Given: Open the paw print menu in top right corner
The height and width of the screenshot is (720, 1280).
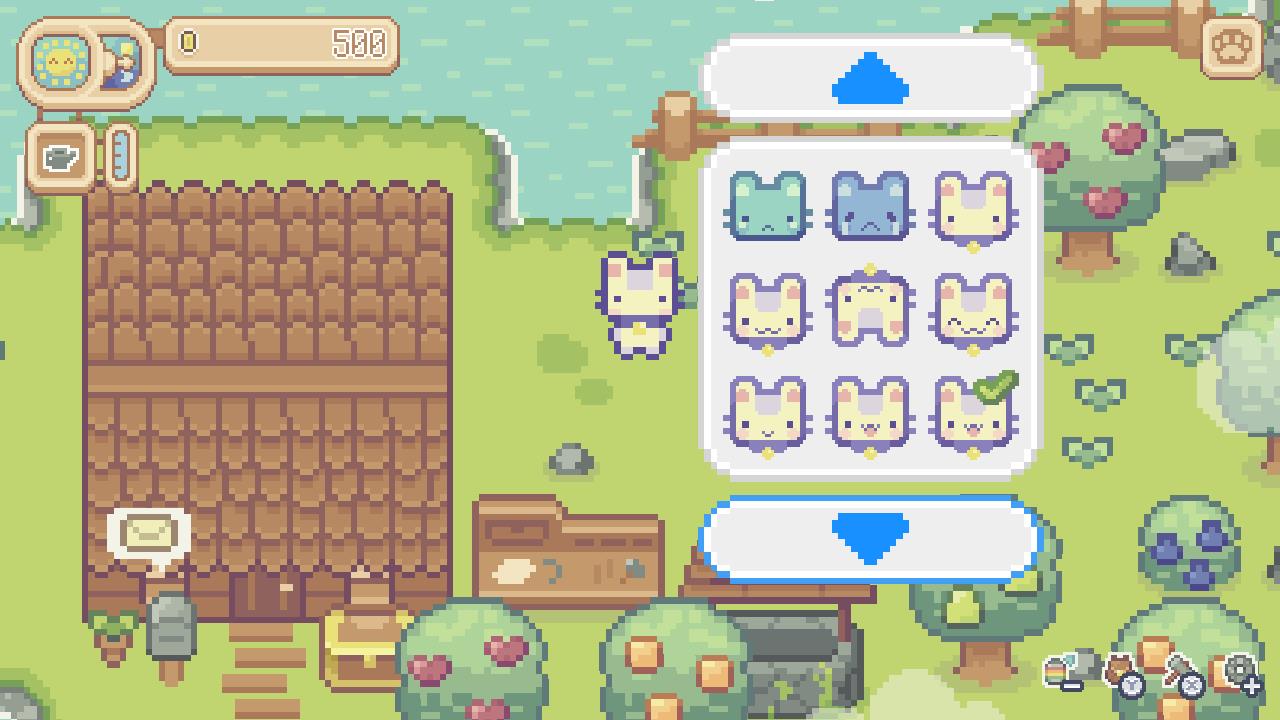Looking at the screenshot, I should [1231, 47].
